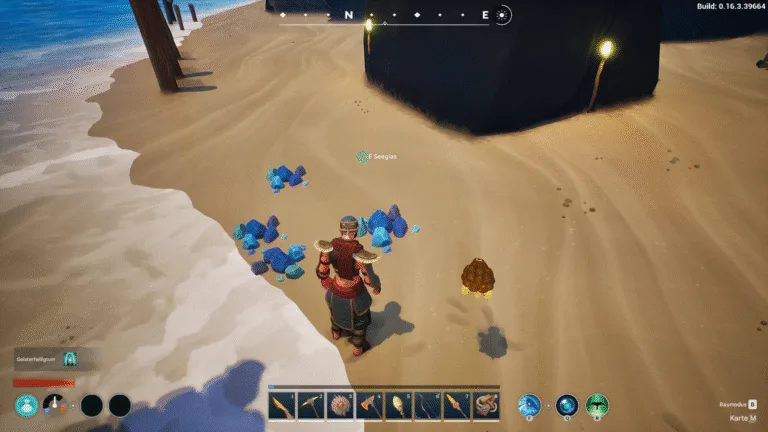Select the golden blade in hotbar slot 1
The width and height of the screenshot is (768, 432).
coord(283,405)
